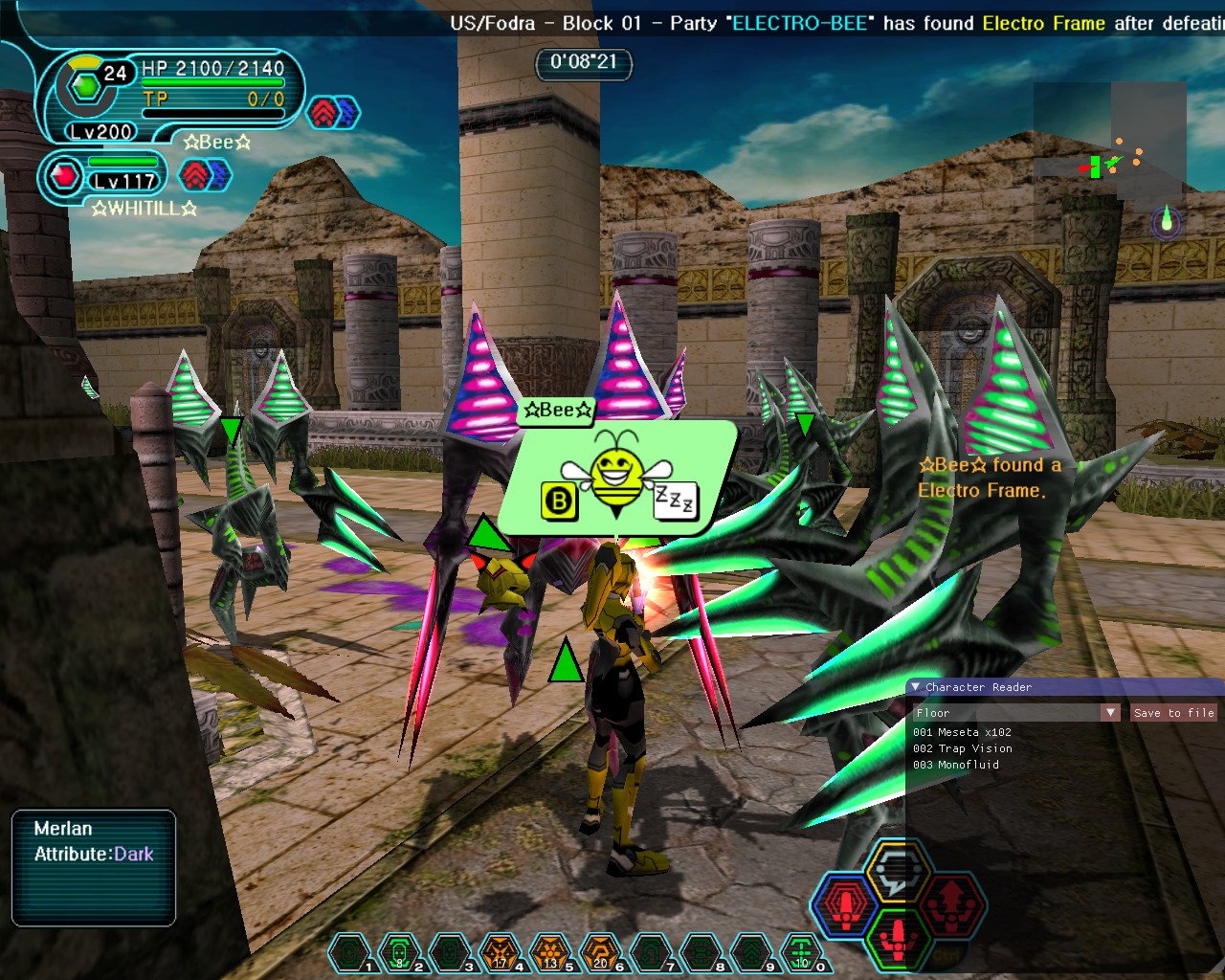
Task: Select the Trap Vision floor entry
Action: tap(962, 748)
